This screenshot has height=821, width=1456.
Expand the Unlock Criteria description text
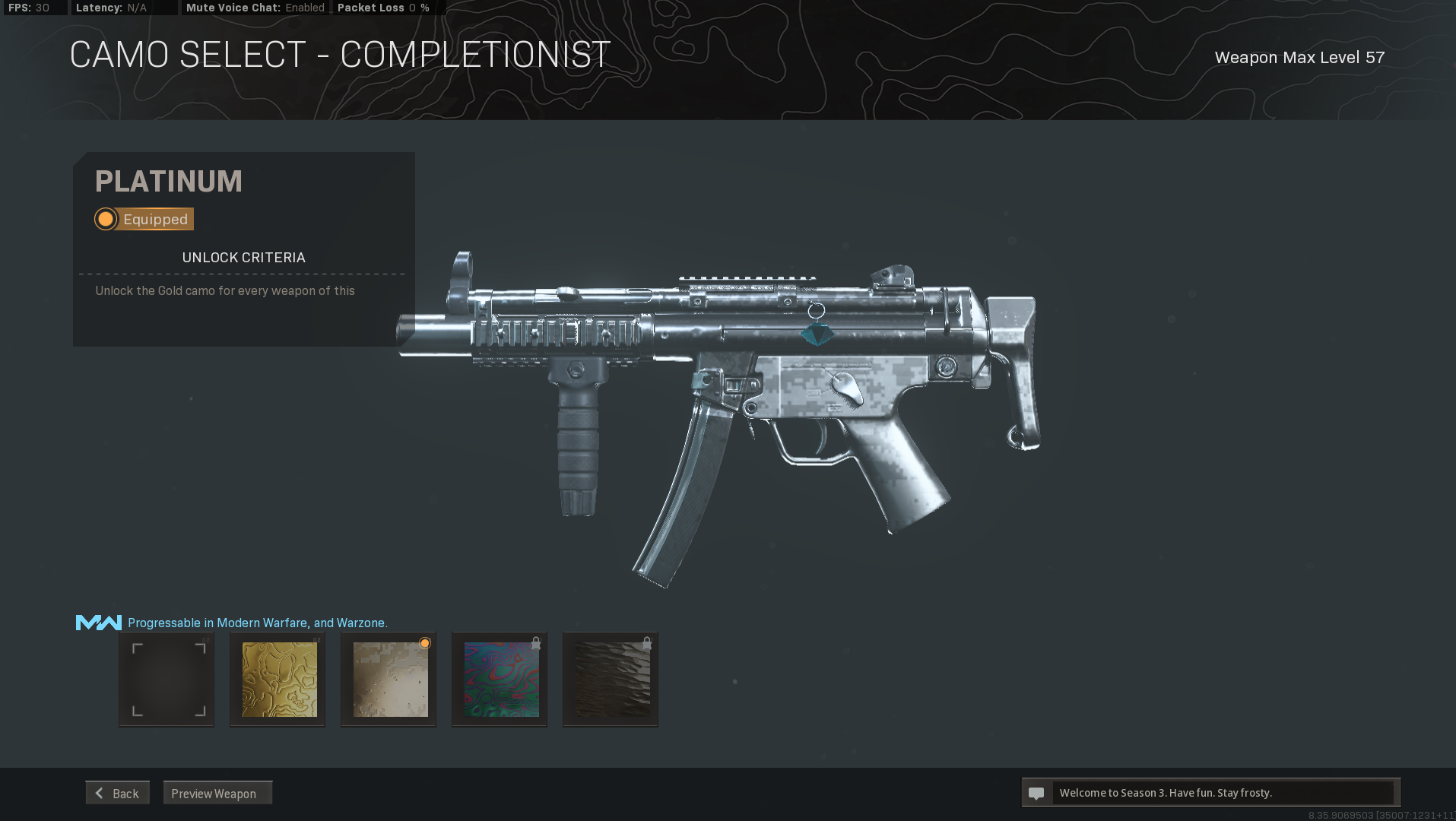pyautogui.click(x=225, y=290)
